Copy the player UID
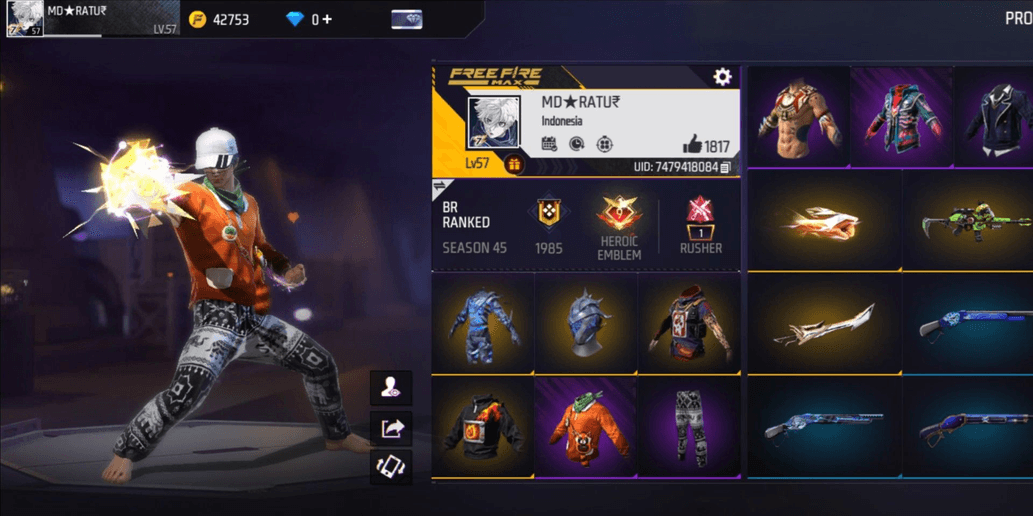 tap(726, 167)
